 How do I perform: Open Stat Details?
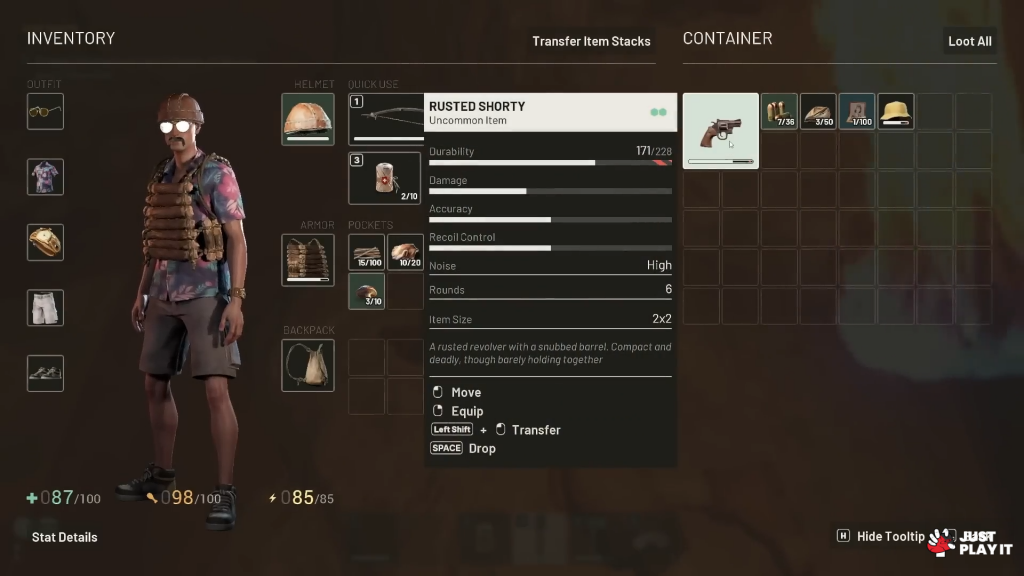64,537
